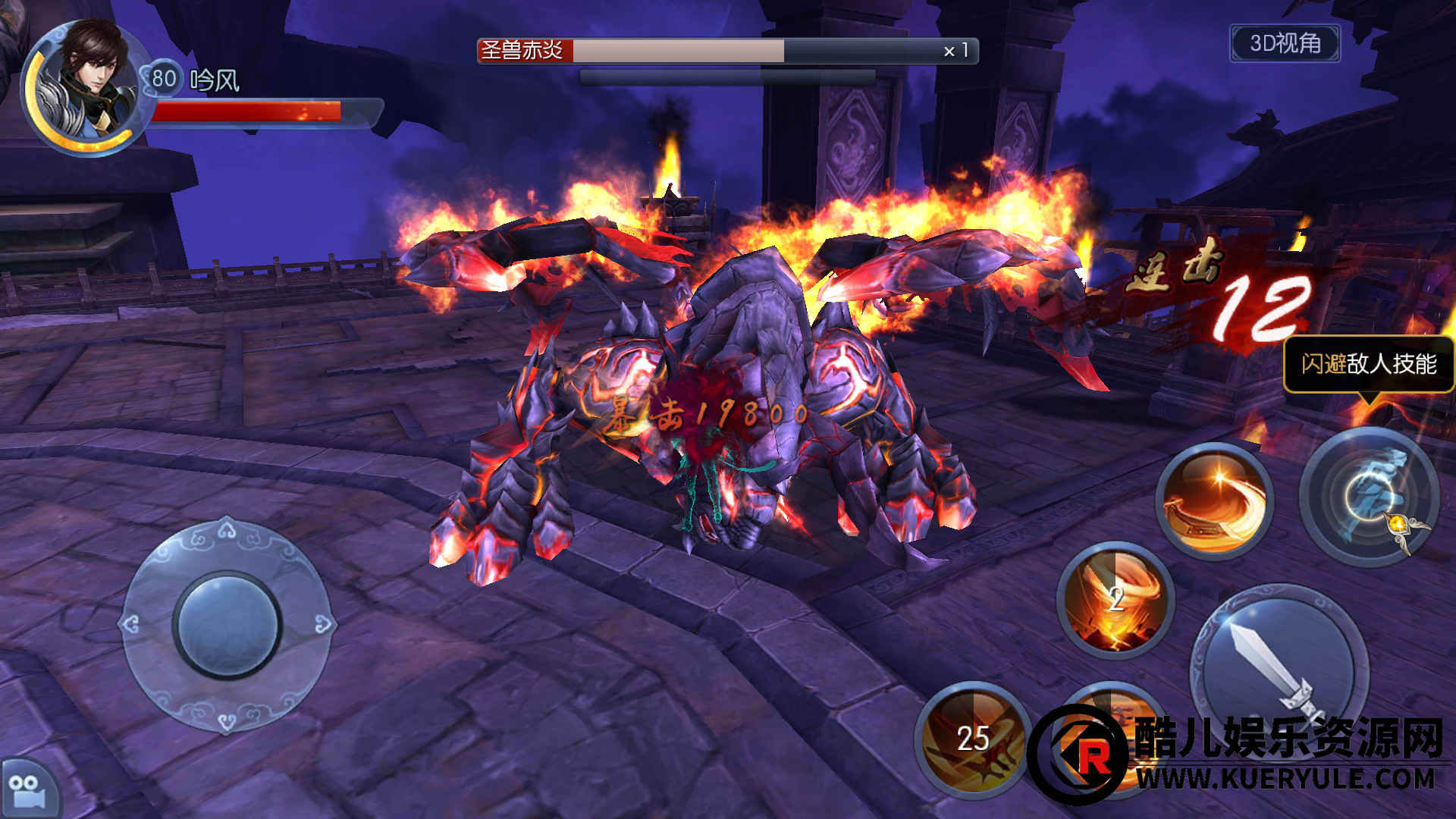Cast the fiery slash skill

click(x=1215, y=501)
